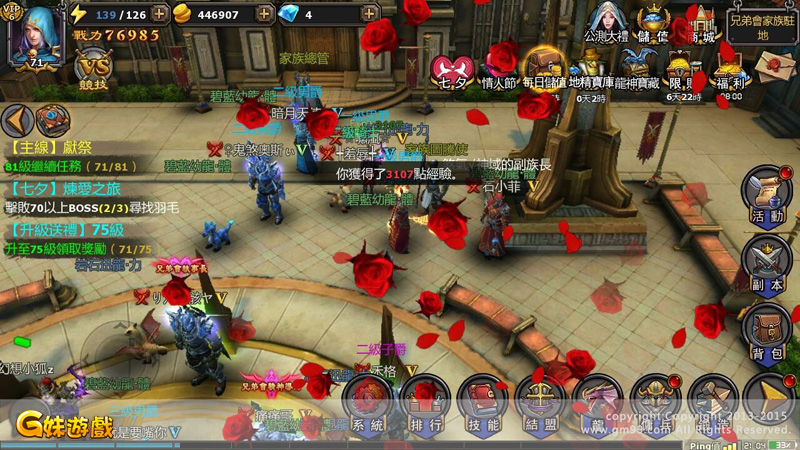The width and height of the screenshot is (800, 450).
Task: Open the 七夕 event icon
Action: [x=447, y=72]
